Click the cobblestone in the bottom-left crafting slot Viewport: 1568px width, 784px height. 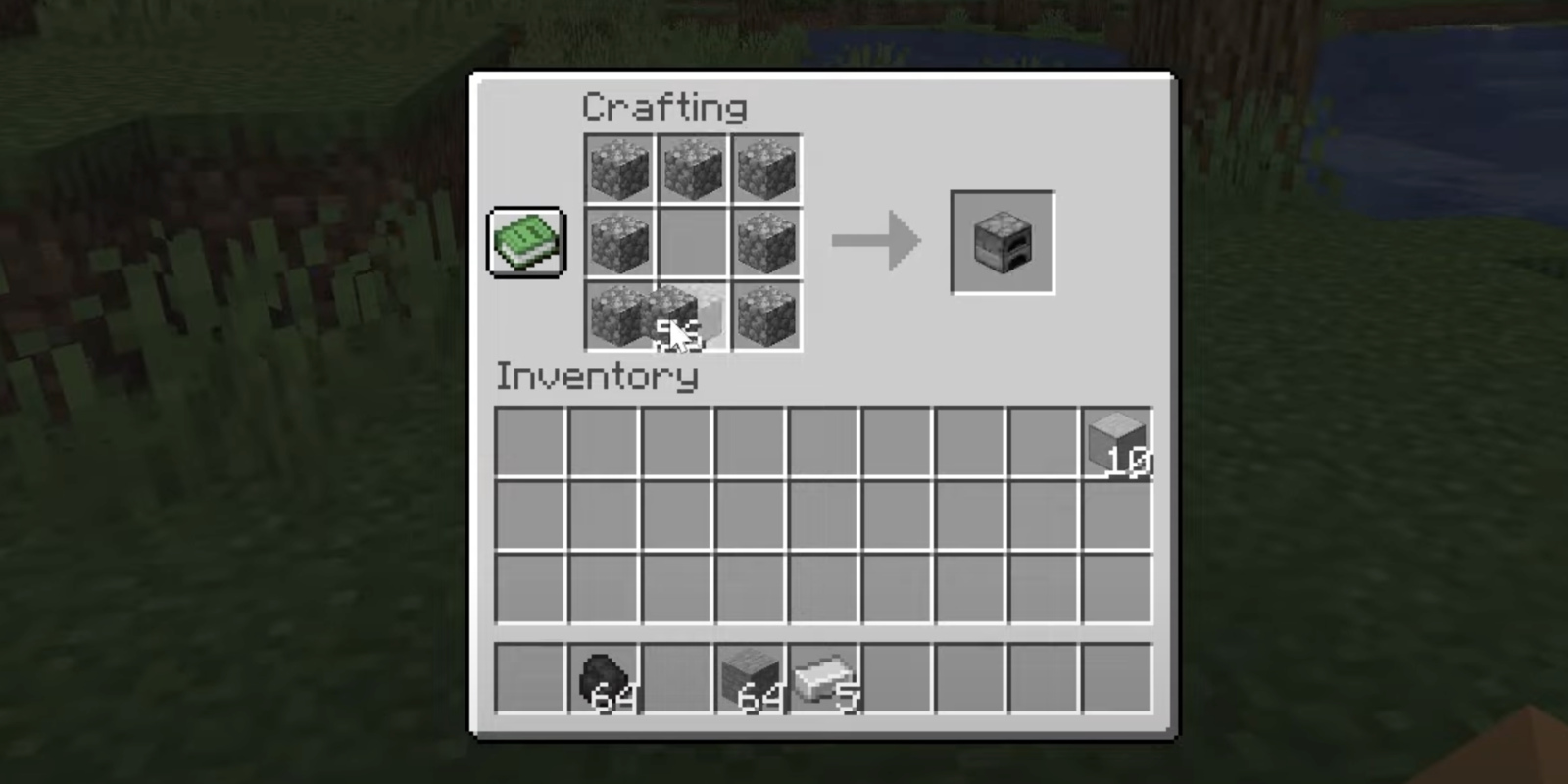[x=620, y=316]
